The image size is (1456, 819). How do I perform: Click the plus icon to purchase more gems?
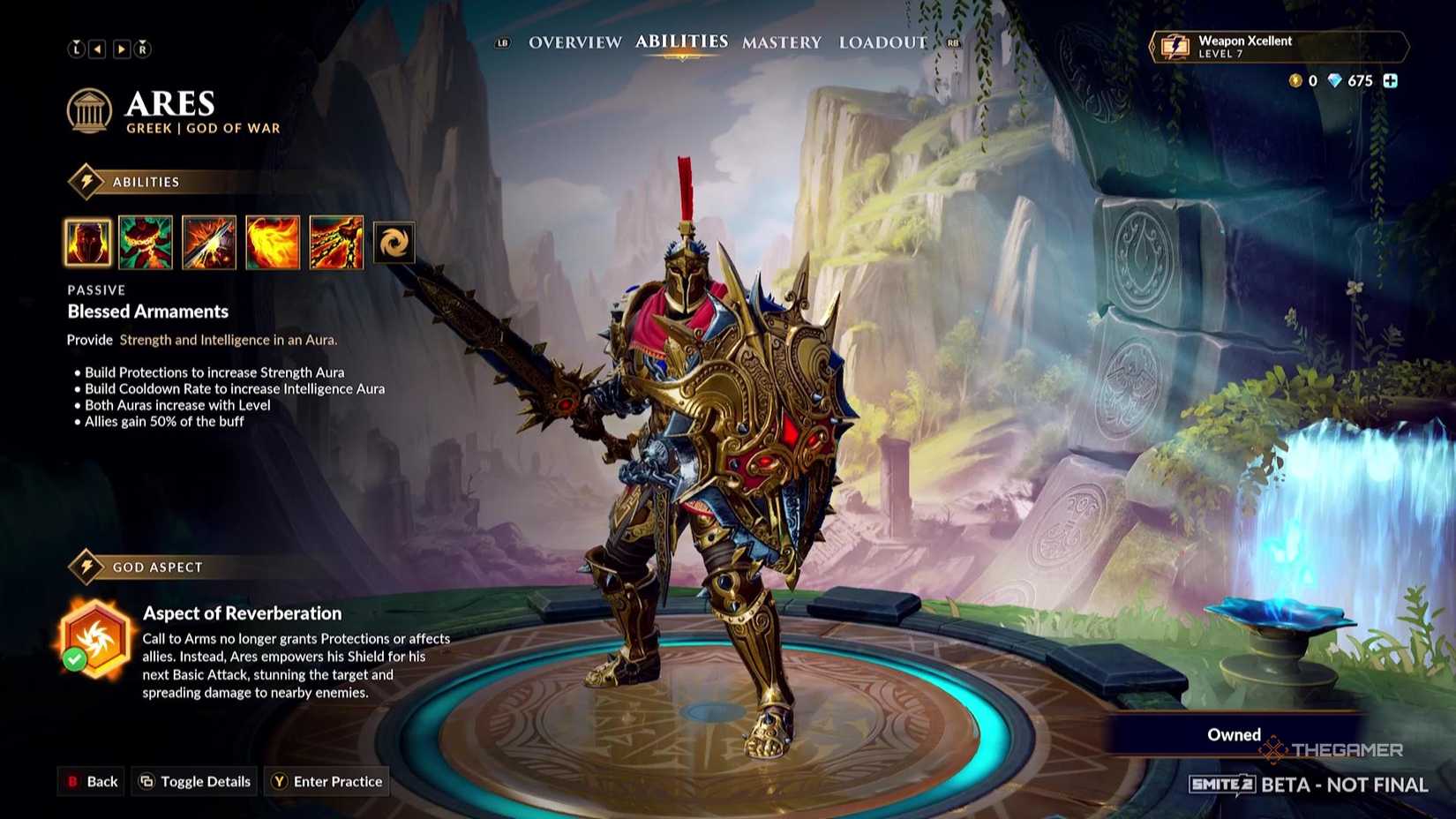coord(1392,80)
